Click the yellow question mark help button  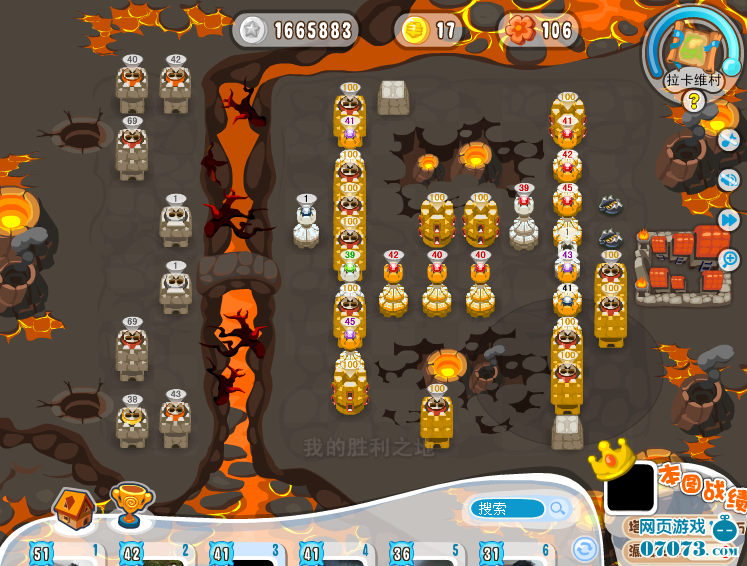click(693, 100)
